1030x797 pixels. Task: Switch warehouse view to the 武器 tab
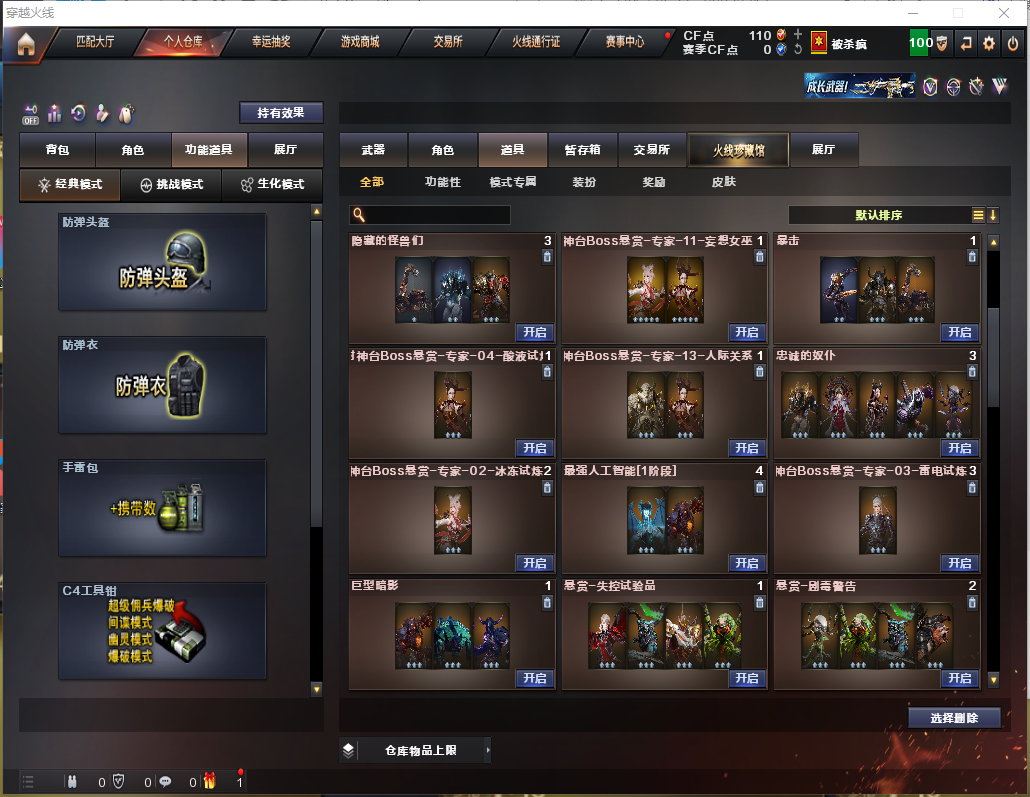click(373, 150)
